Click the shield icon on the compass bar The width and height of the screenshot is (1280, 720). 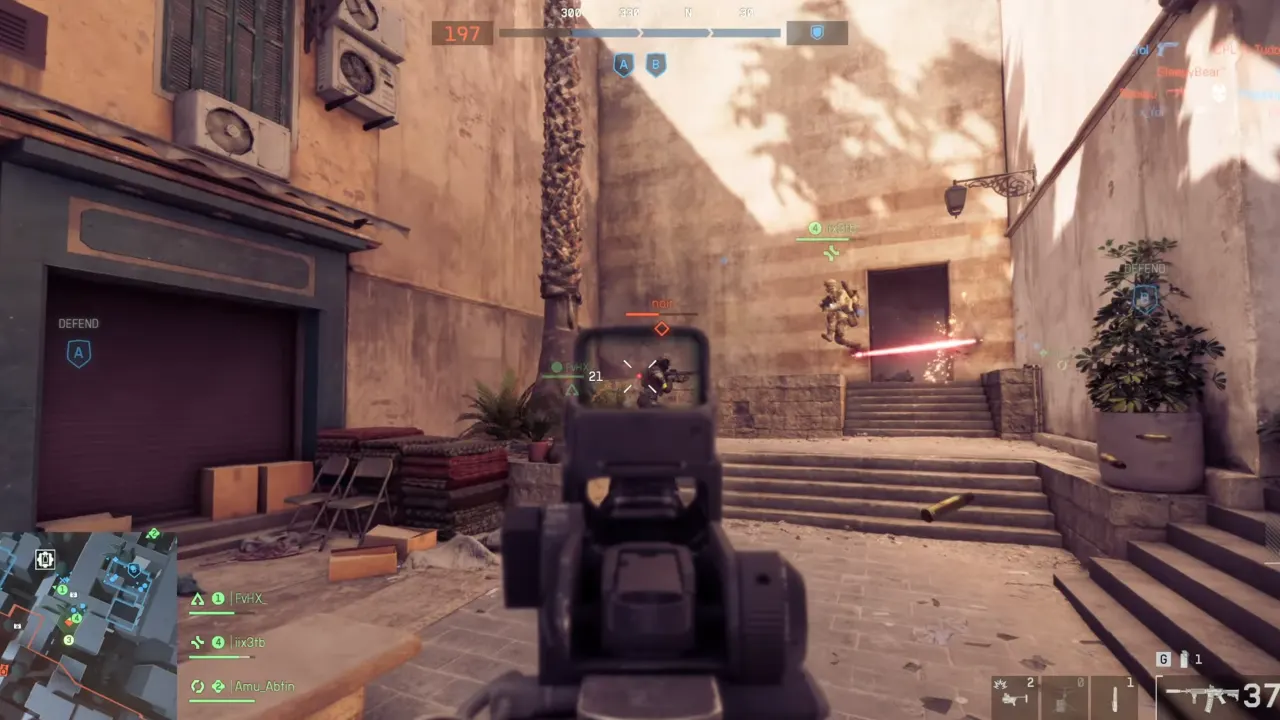tap(817, 33)
